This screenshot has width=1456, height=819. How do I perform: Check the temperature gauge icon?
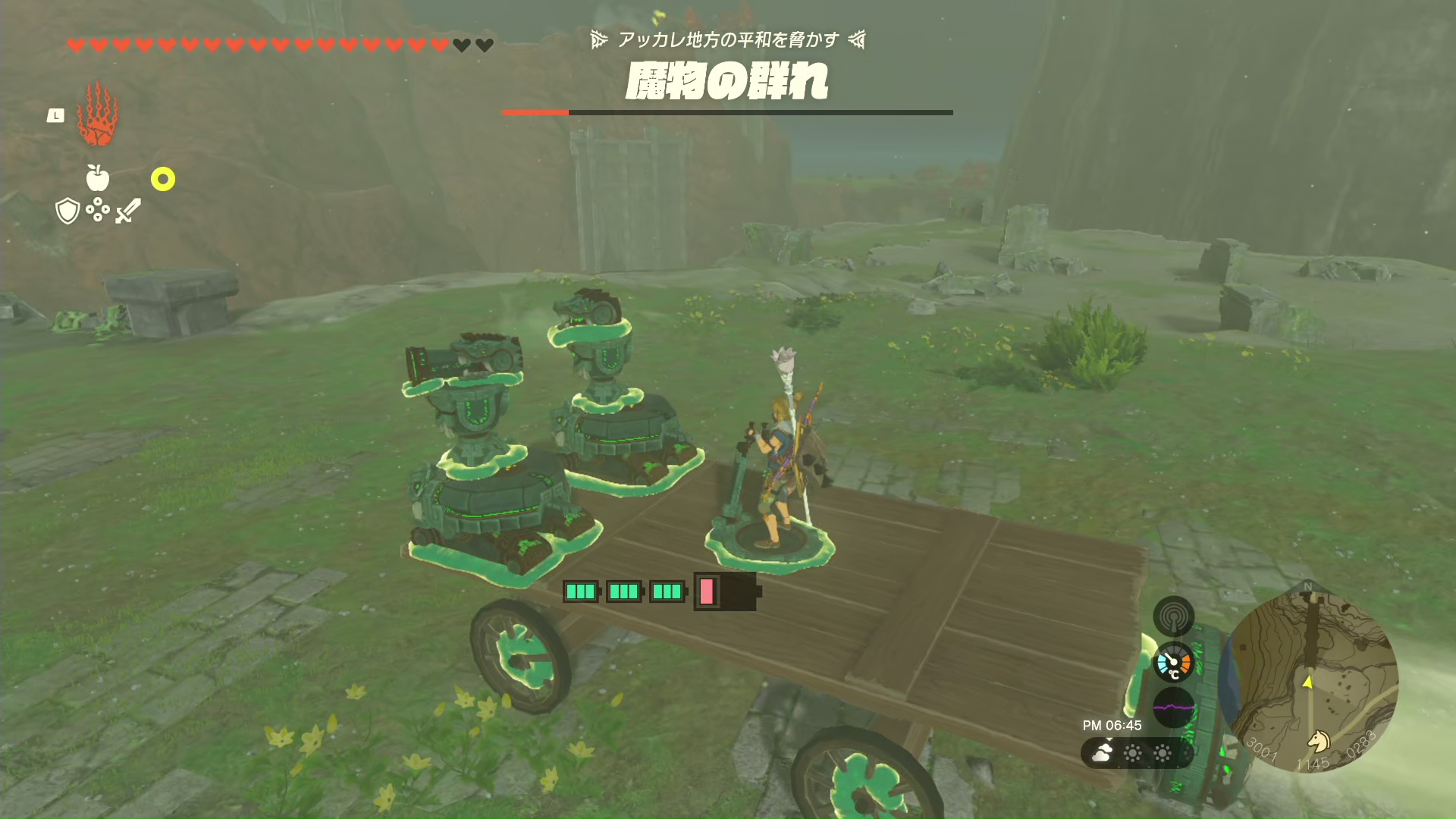1173,662
